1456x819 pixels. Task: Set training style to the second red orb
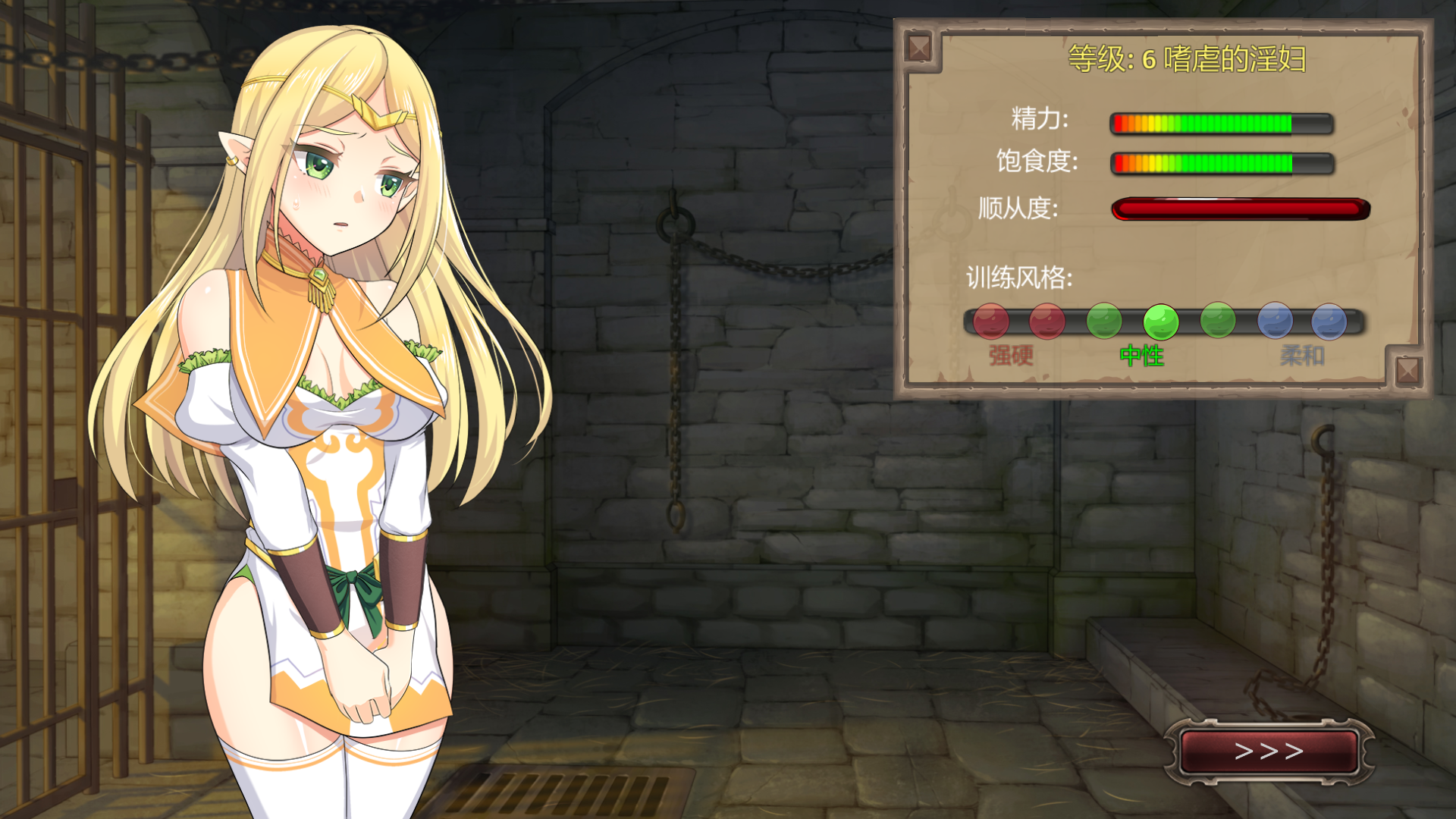[1047, 322]
